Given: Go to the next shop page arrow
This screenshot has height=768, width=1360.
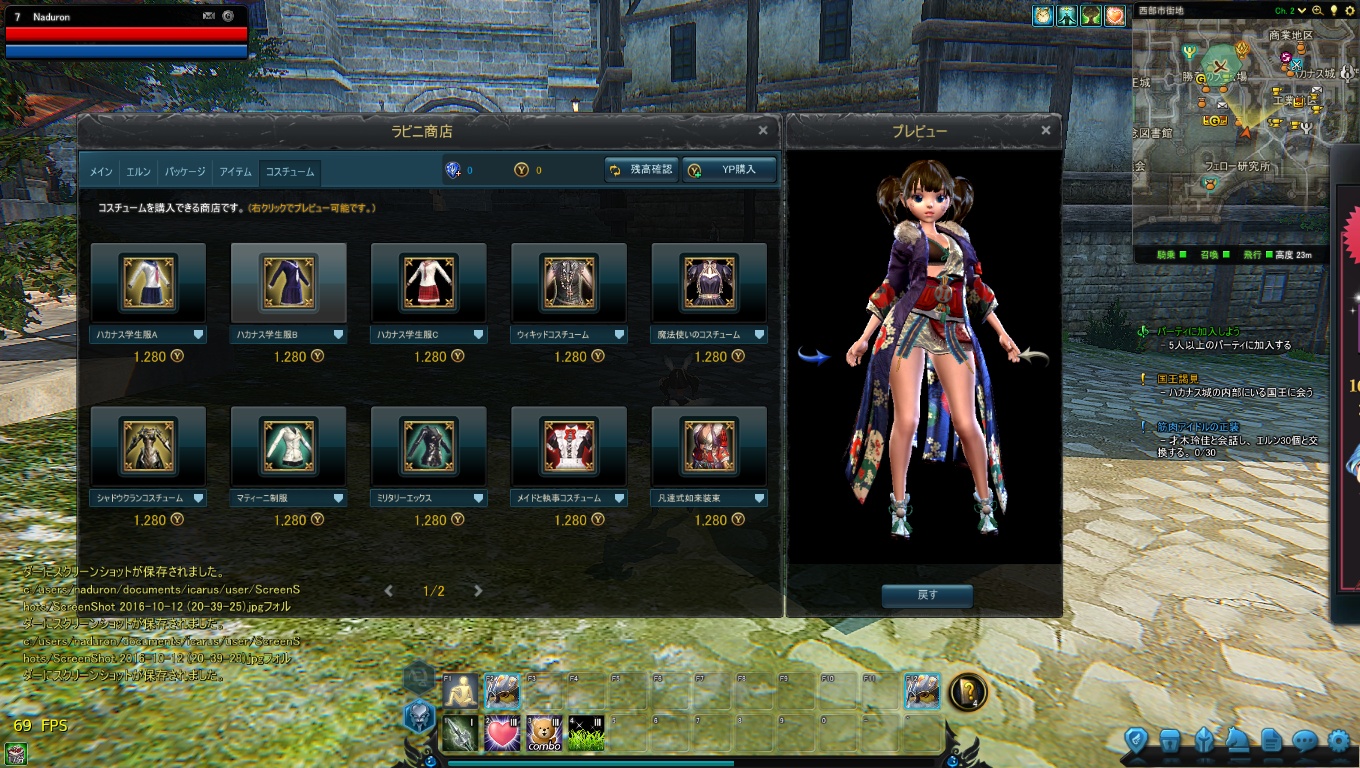Looking at the screenshot, I should coord(478,591).
